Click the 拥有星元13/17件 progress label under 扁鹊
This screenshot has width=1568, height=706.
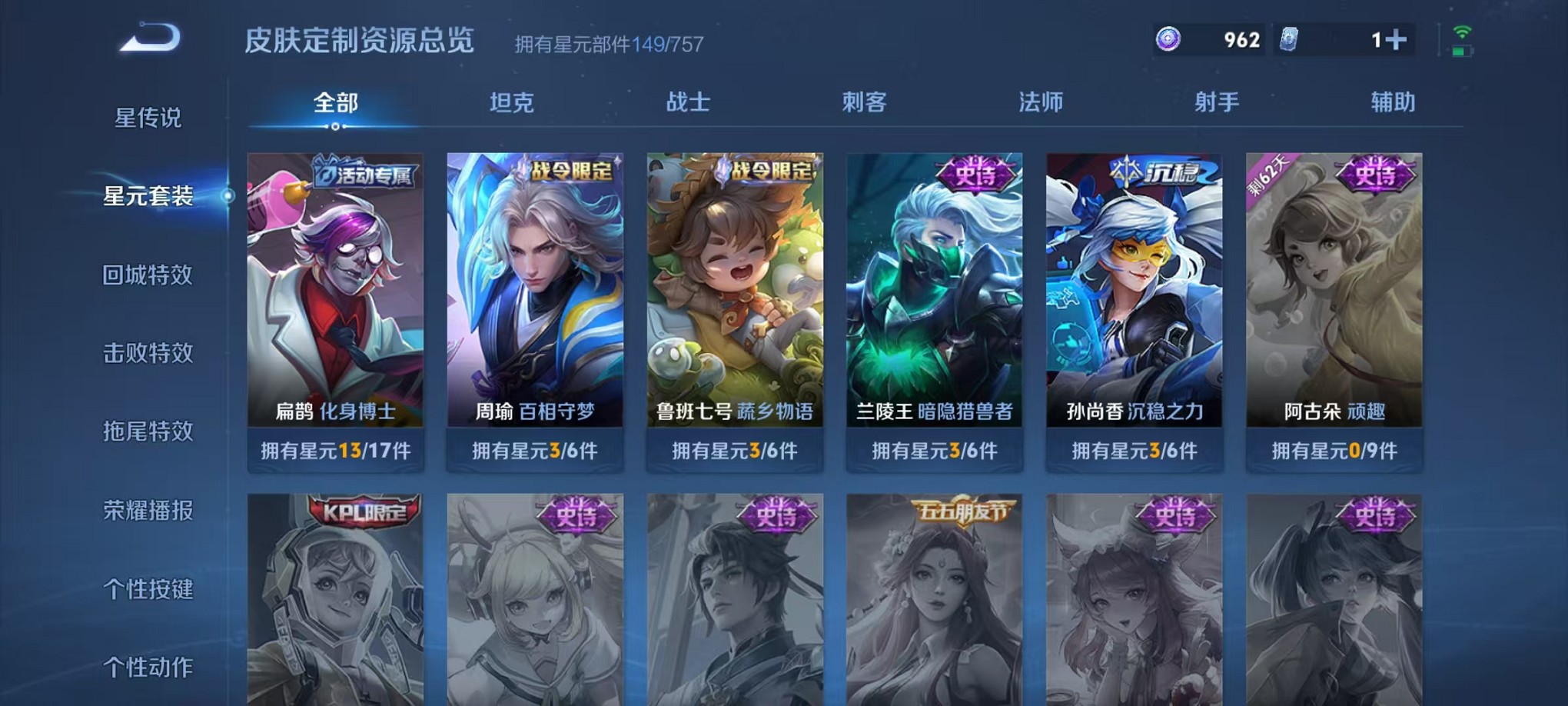[334, 452]
